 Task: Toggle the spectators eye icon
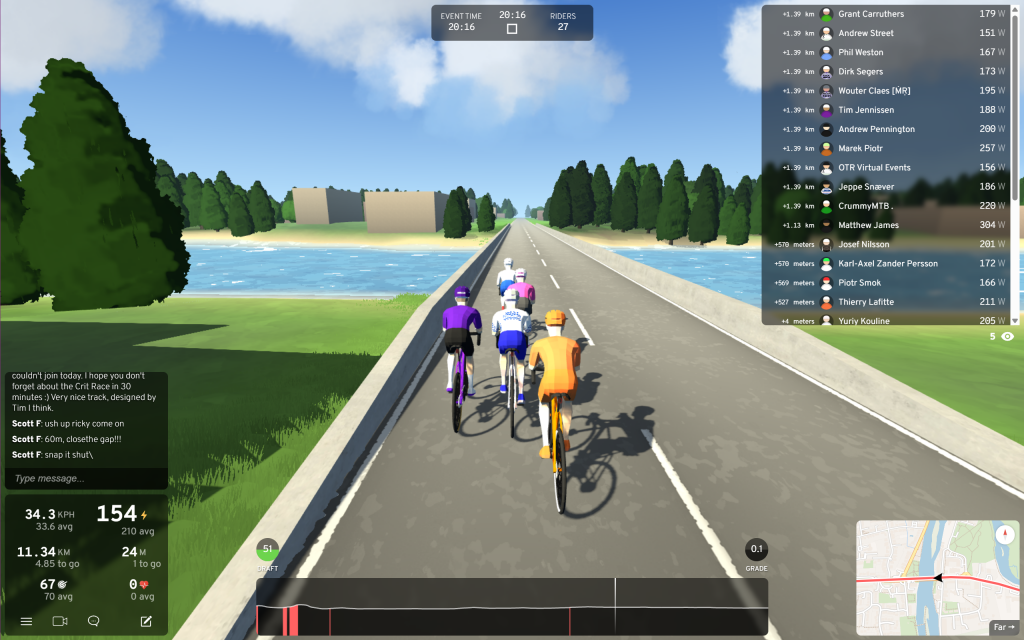[x=1007, y=337]
